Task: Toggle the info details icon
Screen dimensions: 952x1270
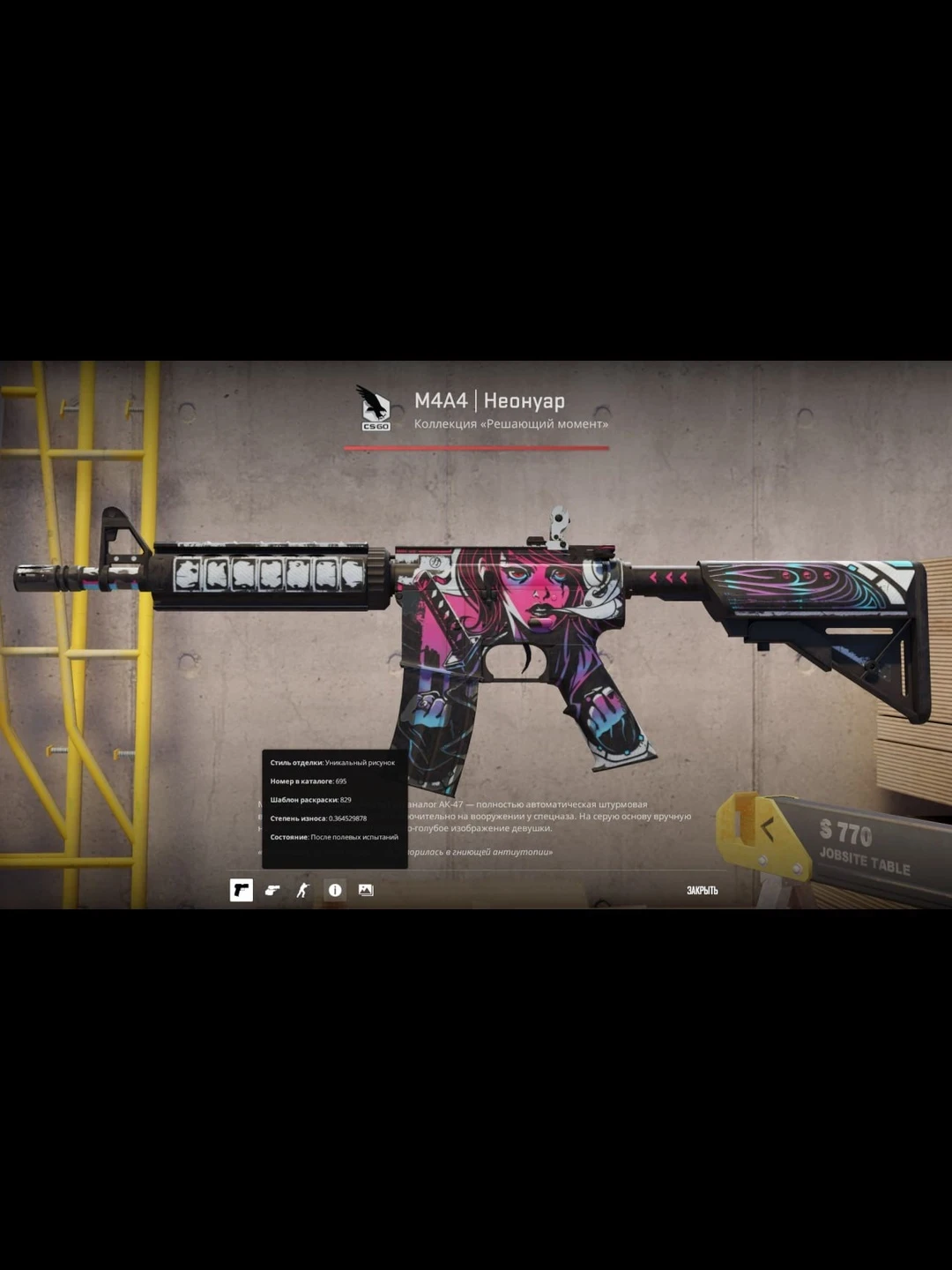Action: [335, 891]
